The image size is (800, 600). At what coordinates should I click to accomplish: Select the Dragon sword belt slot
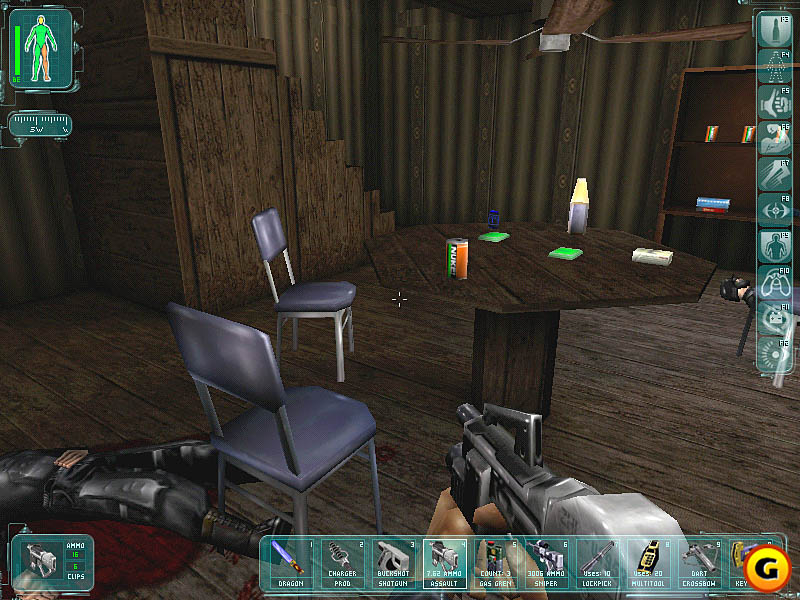coord(290,562)
